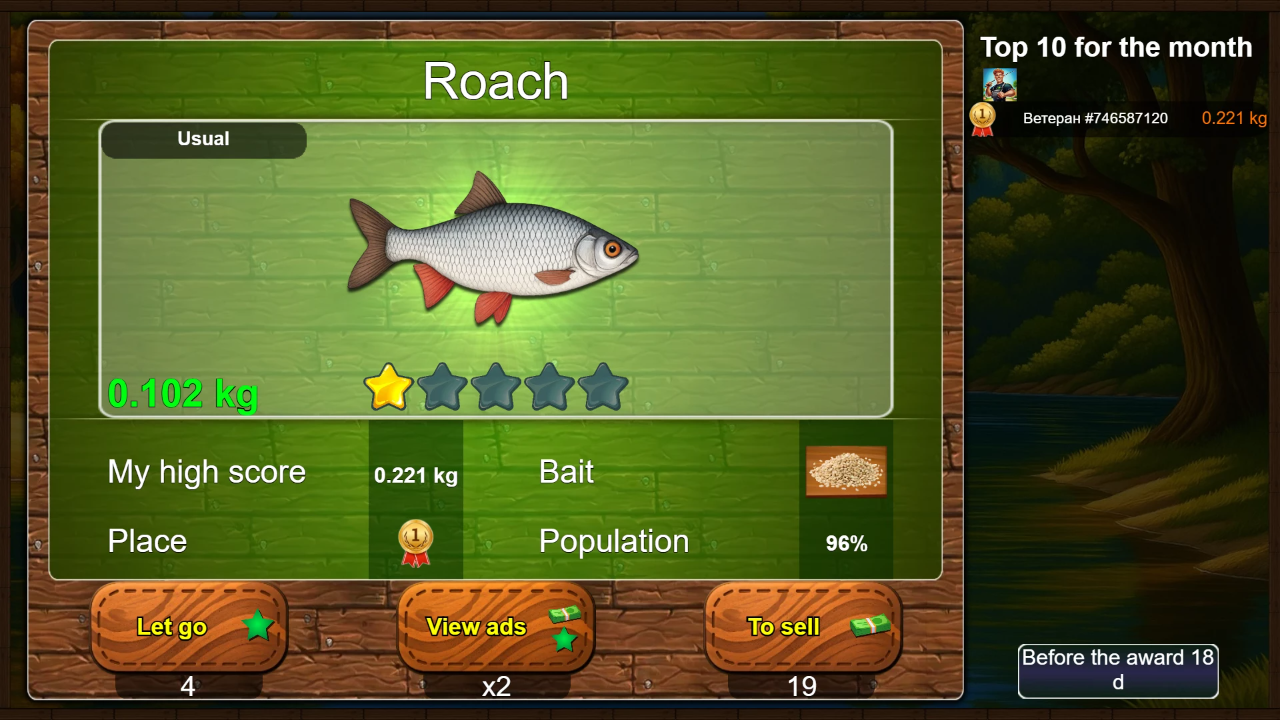The height and width of the screenshot is (720, 1280).
Task: Open the Population 96% details
Action: (846, 543)
